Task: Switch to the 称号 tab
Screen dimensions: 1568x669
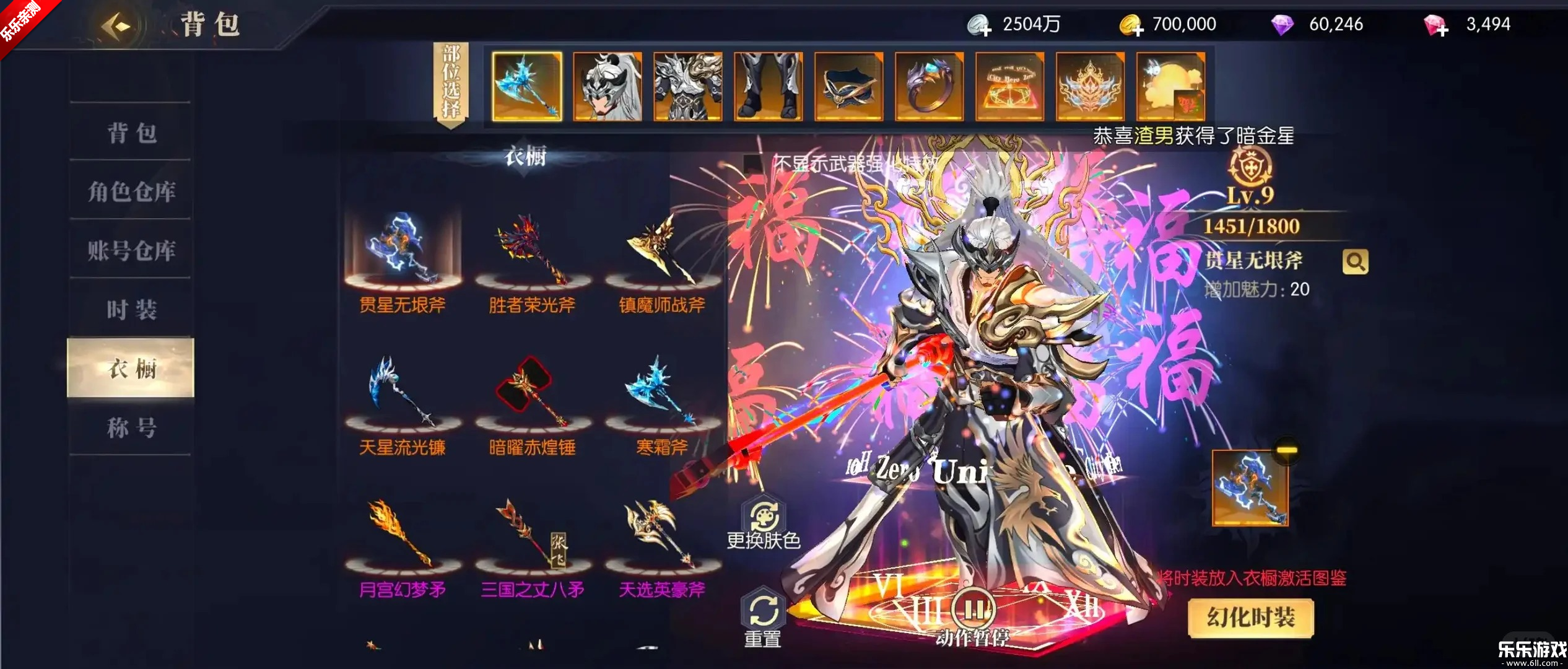Action: click(131, 427)
